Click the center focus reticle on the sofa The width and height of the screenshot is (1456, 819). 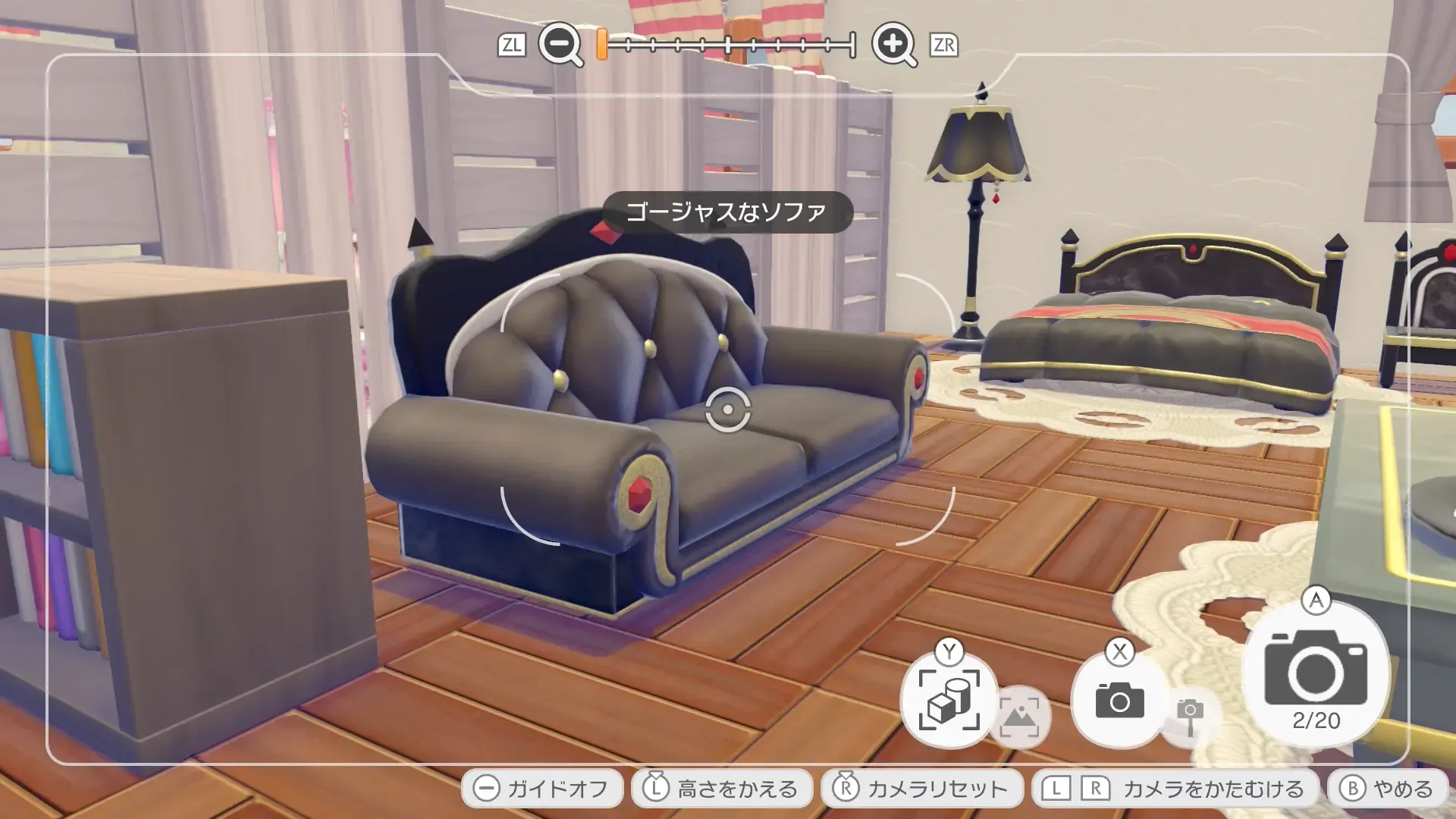click(x=728, y=410)
